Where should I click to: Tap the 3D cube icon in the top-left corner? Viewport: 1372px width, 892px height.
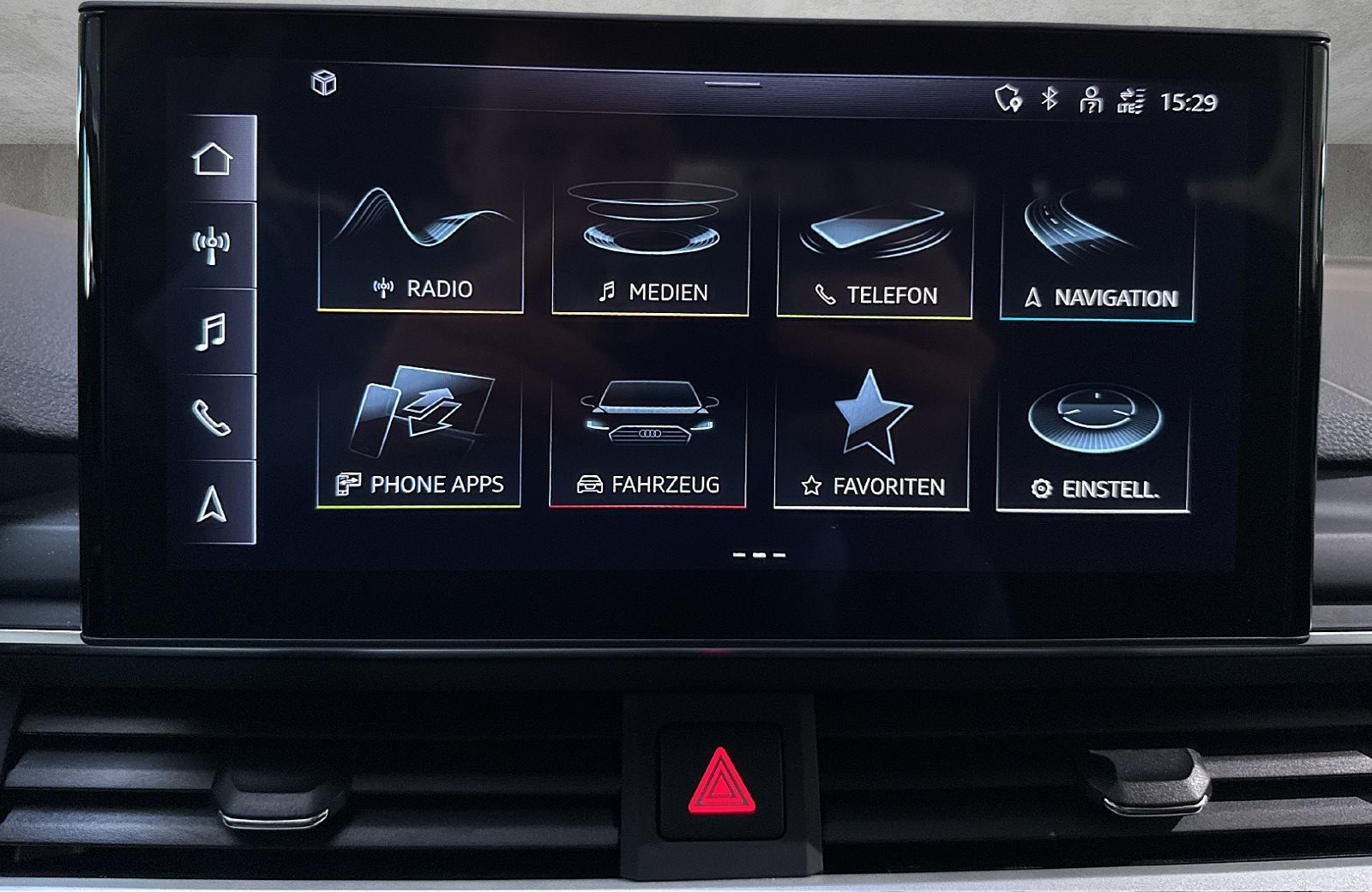(322, 85)
